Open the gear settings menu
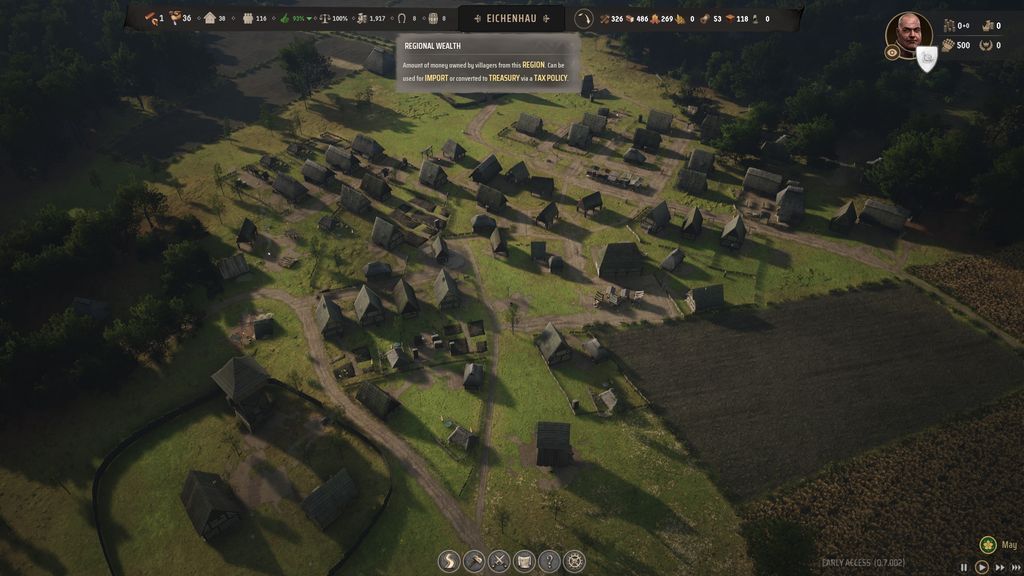1024x576 pixels. (x=574, y=561)
